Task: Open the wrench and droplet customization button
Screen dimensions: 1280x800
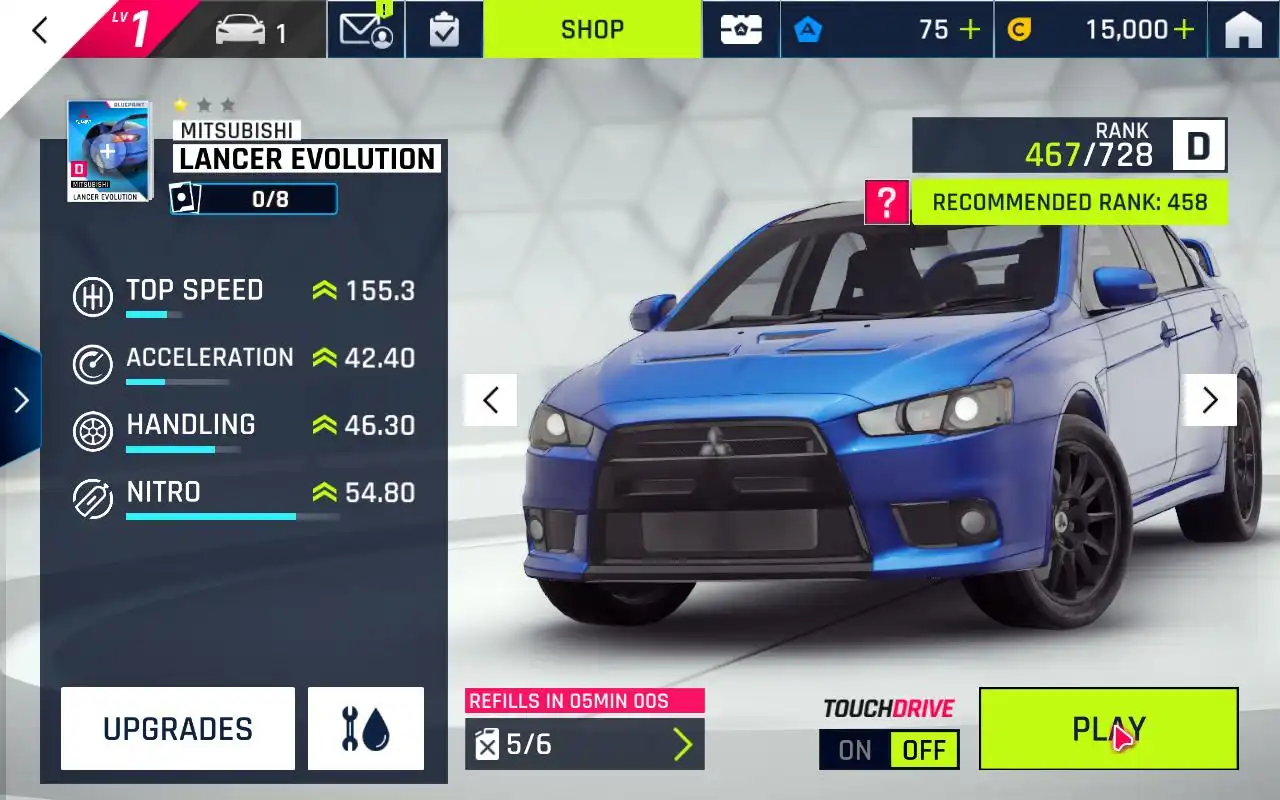Action: 365,729
